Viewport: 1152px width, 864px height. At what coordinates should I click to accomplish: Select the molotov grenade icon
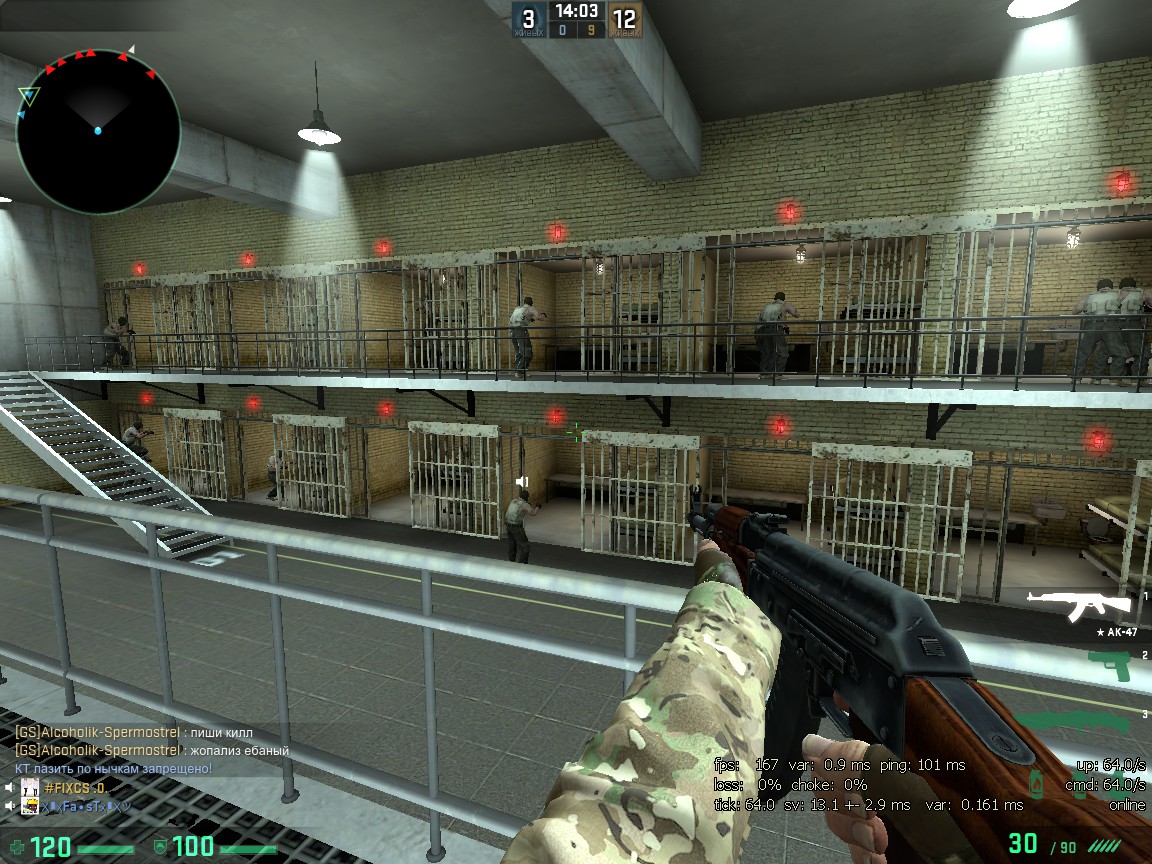click(x=1039, y=785)
